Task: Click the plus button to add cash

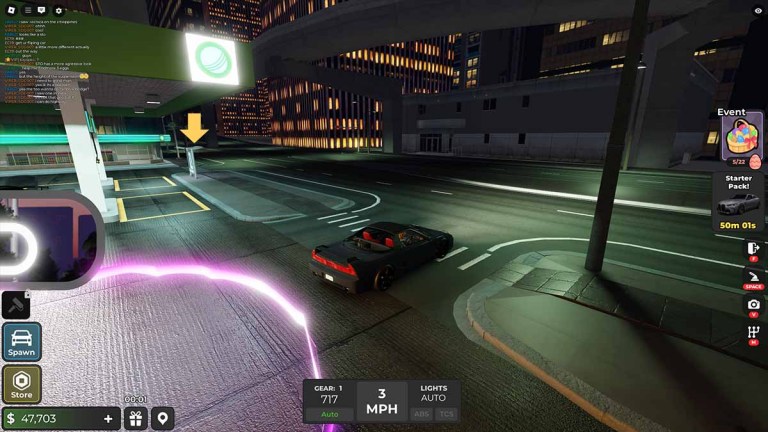Action: pos(108,418)
